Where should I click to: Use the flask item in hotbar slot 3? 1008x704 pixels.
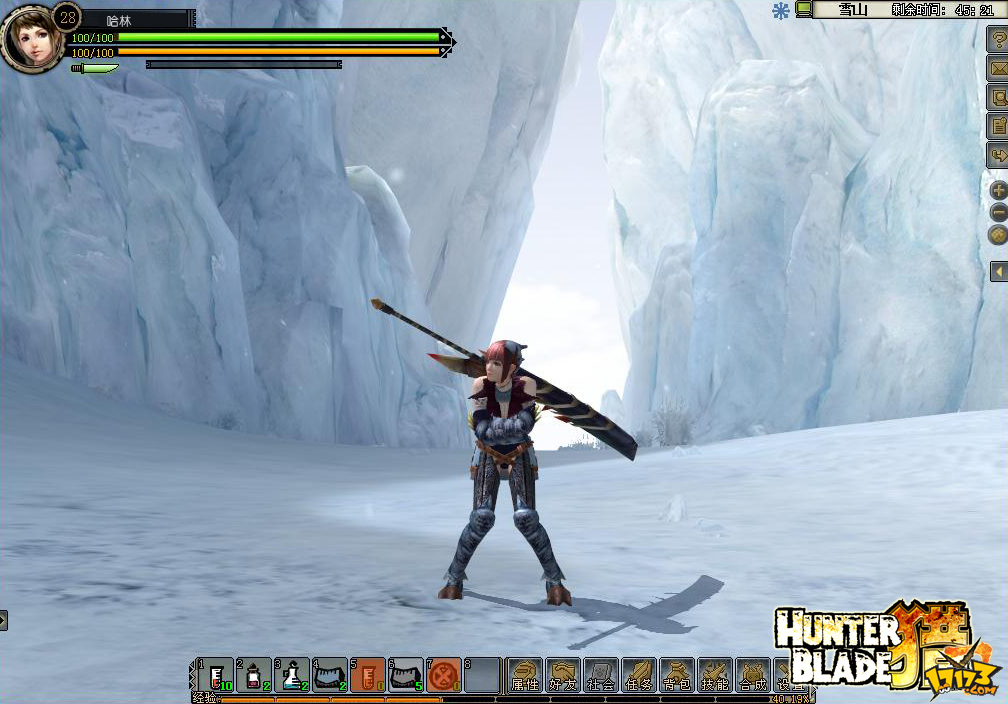pos(292,675)
